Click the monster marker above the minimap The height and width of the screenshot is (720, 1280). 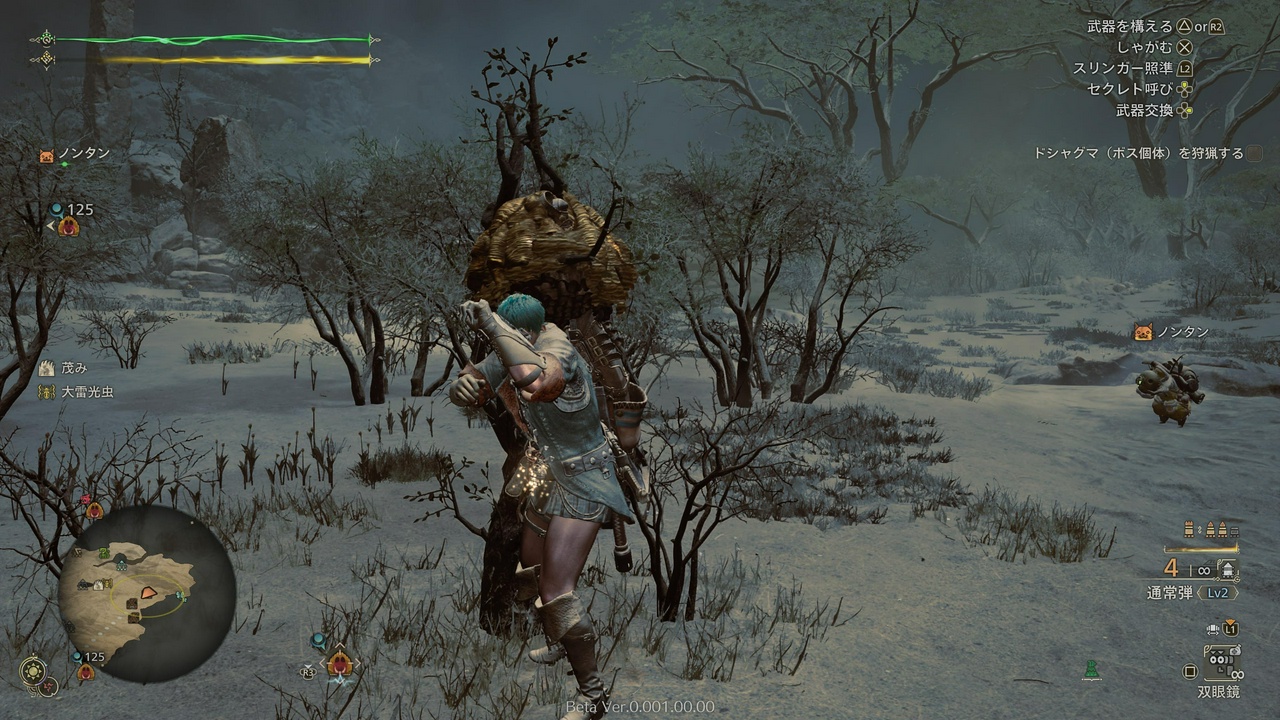(94, 509)
